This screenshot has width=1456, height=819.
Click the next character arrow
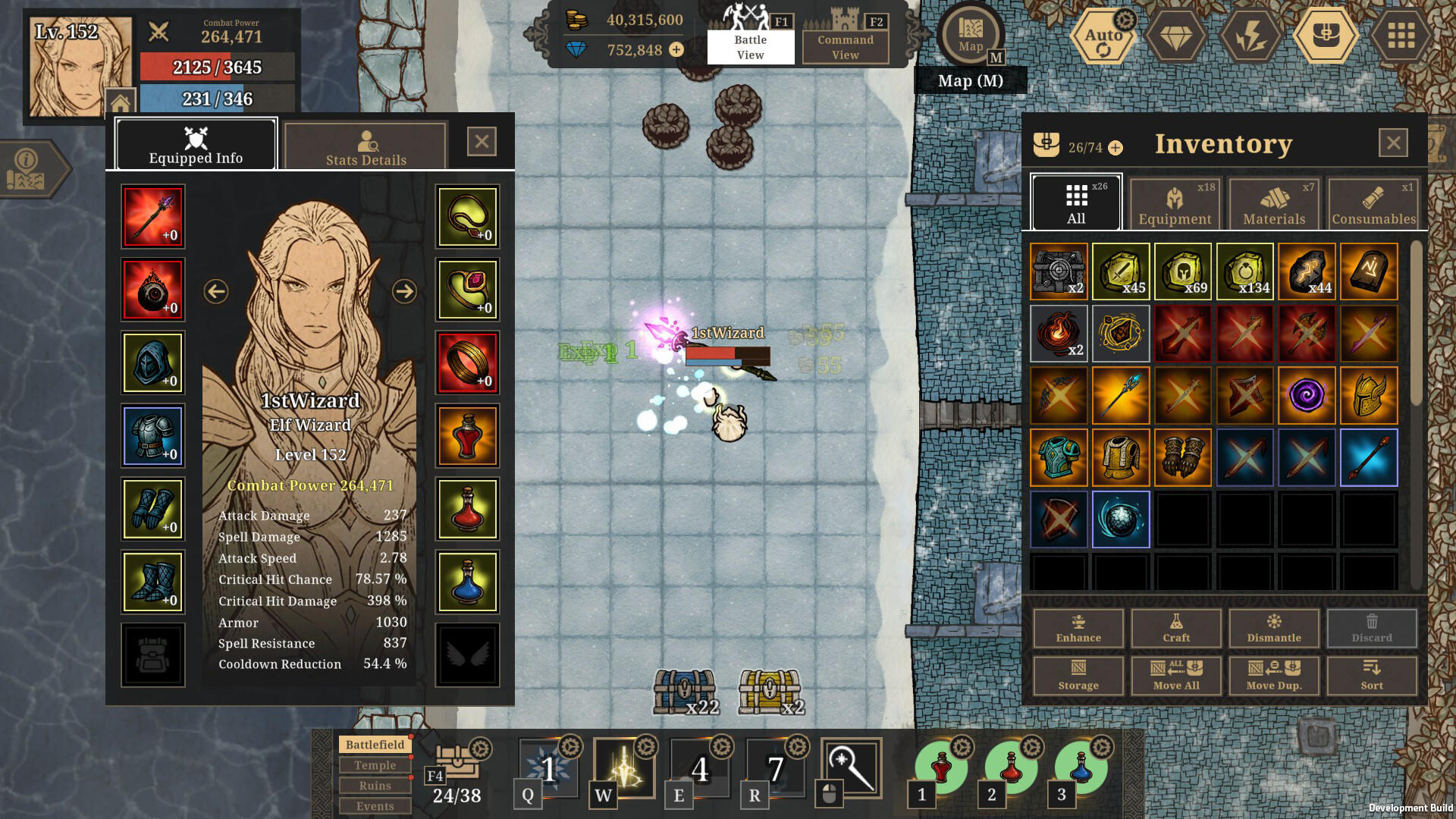coord(404,290)
